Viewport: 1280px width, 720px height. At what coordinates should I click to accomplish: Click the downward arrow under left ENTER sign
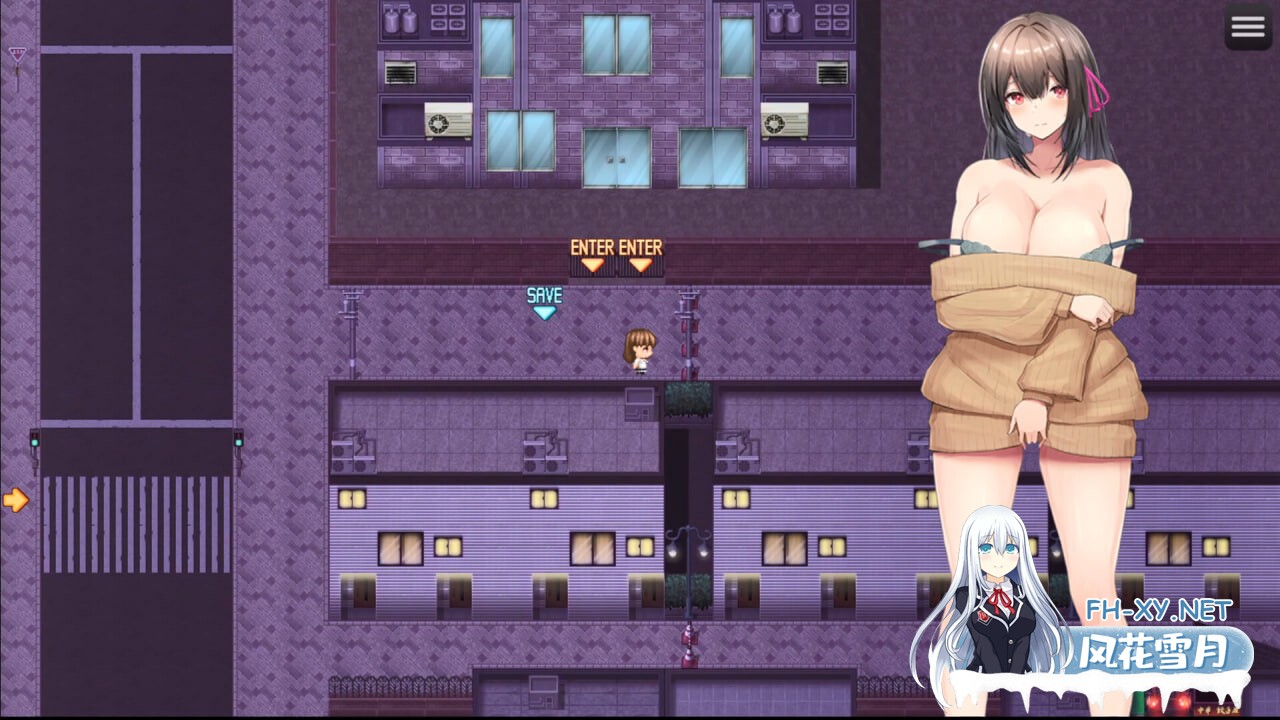click(x=592, y=264)
